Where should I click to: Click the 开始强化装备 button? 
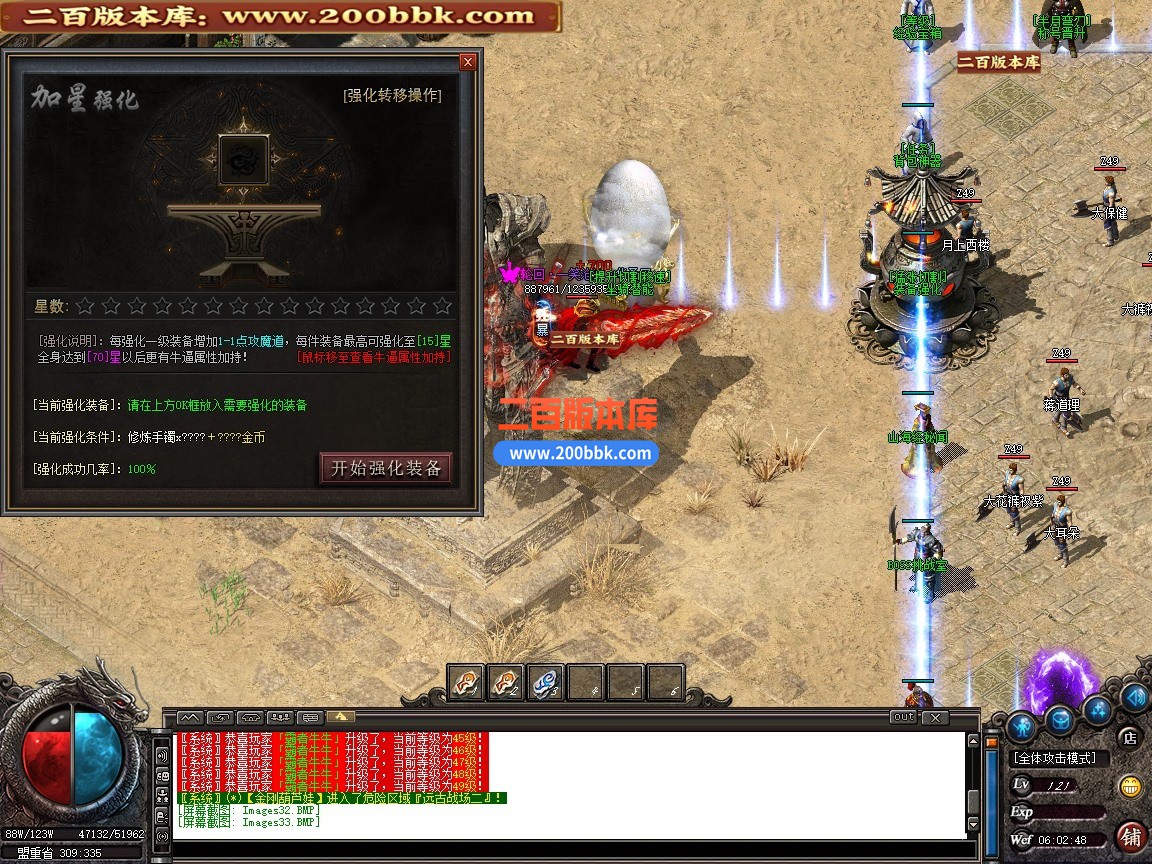pos(386,468)
